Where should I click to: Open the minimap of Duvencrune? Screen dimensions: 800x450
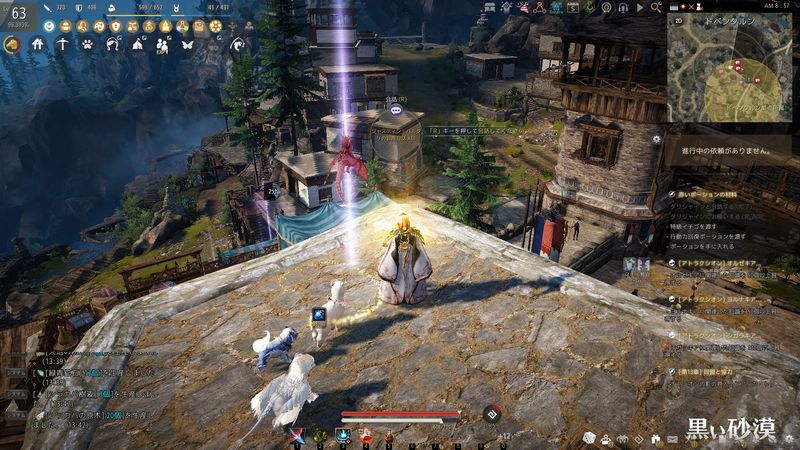click(729, 70)
